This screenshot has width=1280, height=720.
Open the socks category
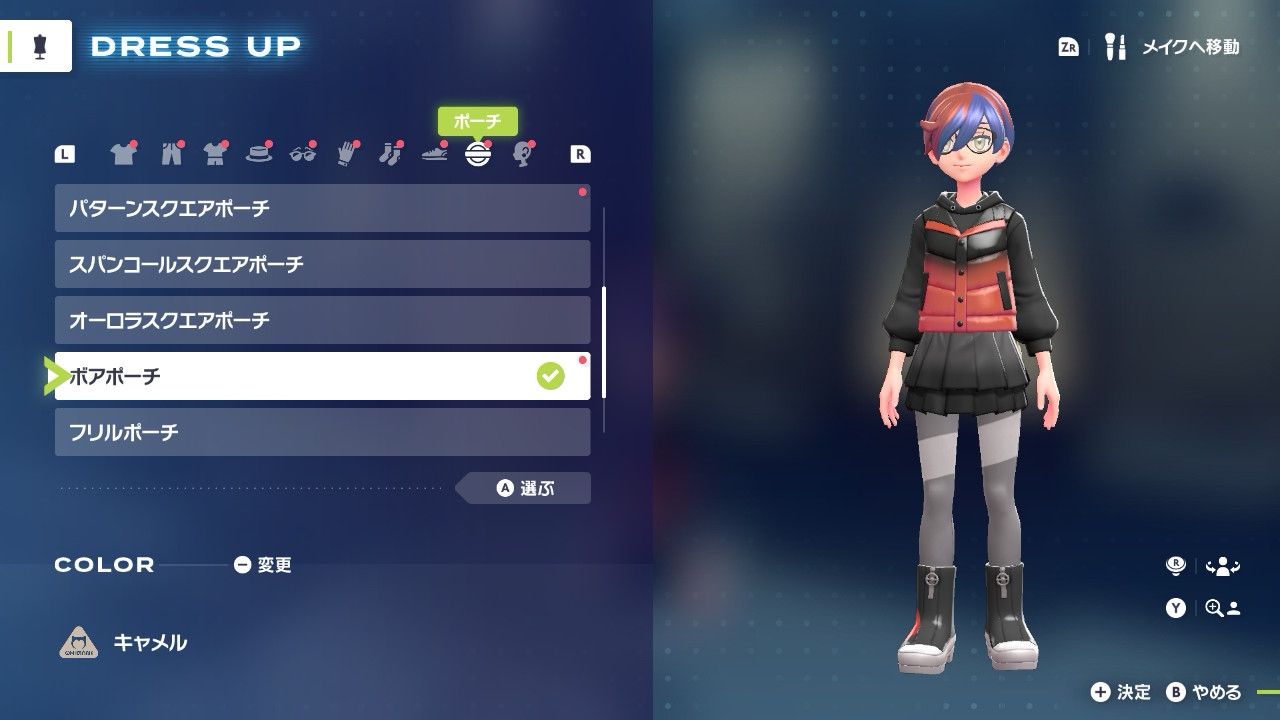[x=389, y=154]
